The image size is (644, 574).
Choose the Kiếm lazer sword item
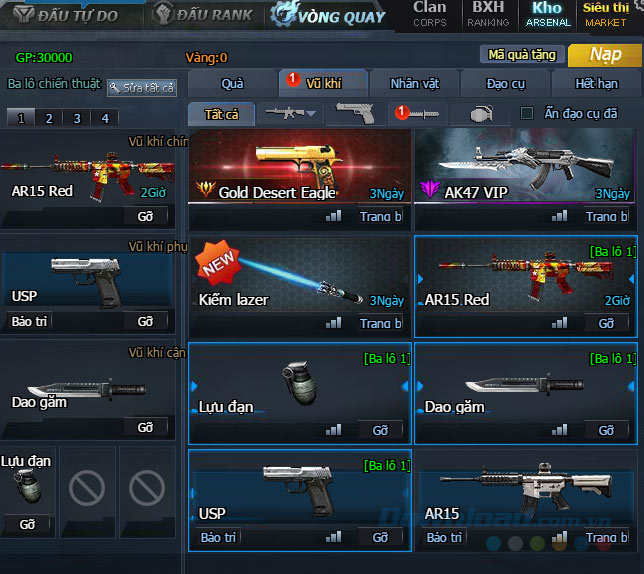[299, 285]
